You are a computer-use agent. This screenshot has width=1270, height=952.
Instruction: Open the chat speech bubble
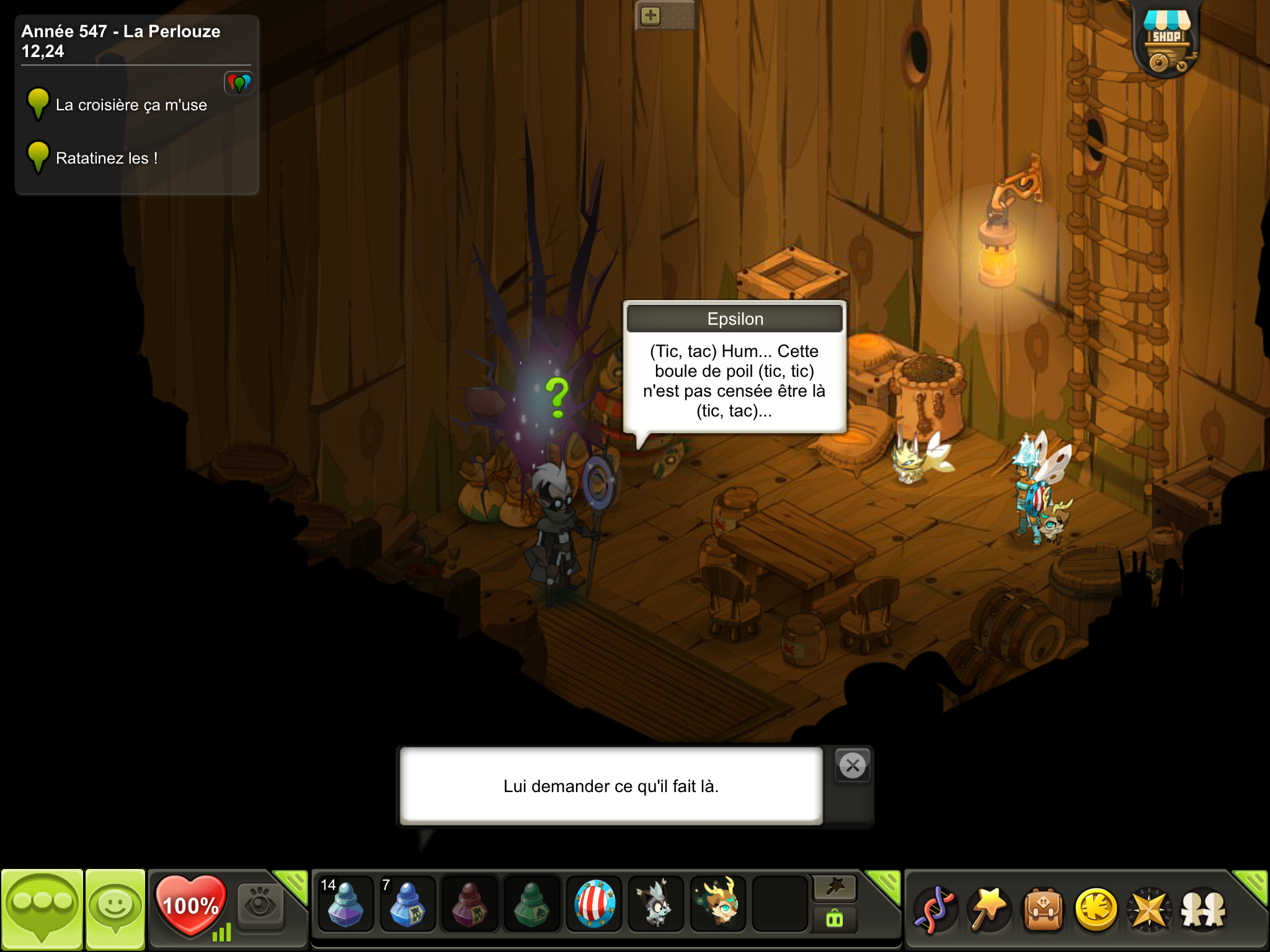pyautogui.click(x=42, y=909)
